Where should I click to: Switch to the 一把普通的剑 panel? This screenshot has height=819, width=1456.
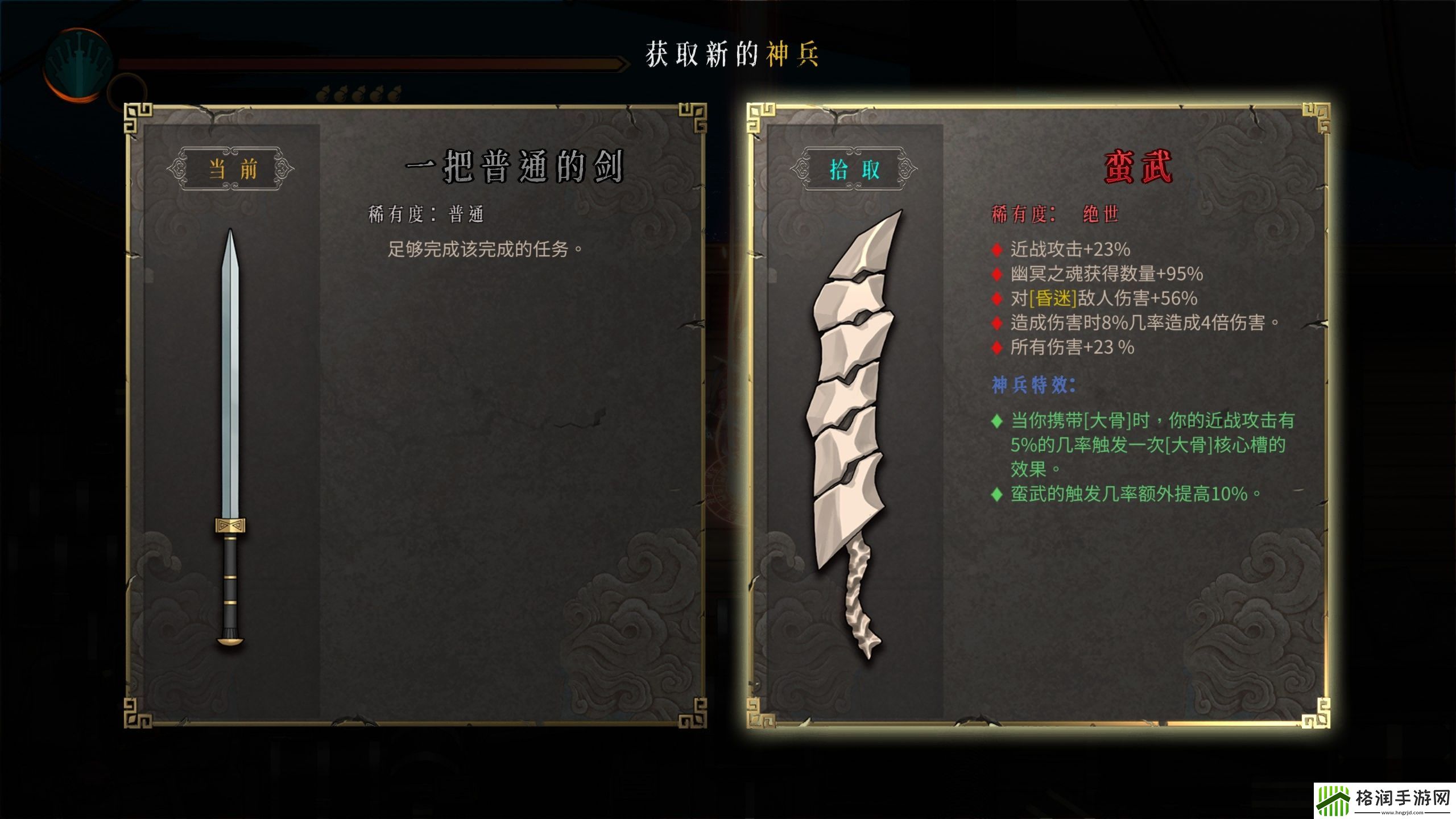[512, 168]
